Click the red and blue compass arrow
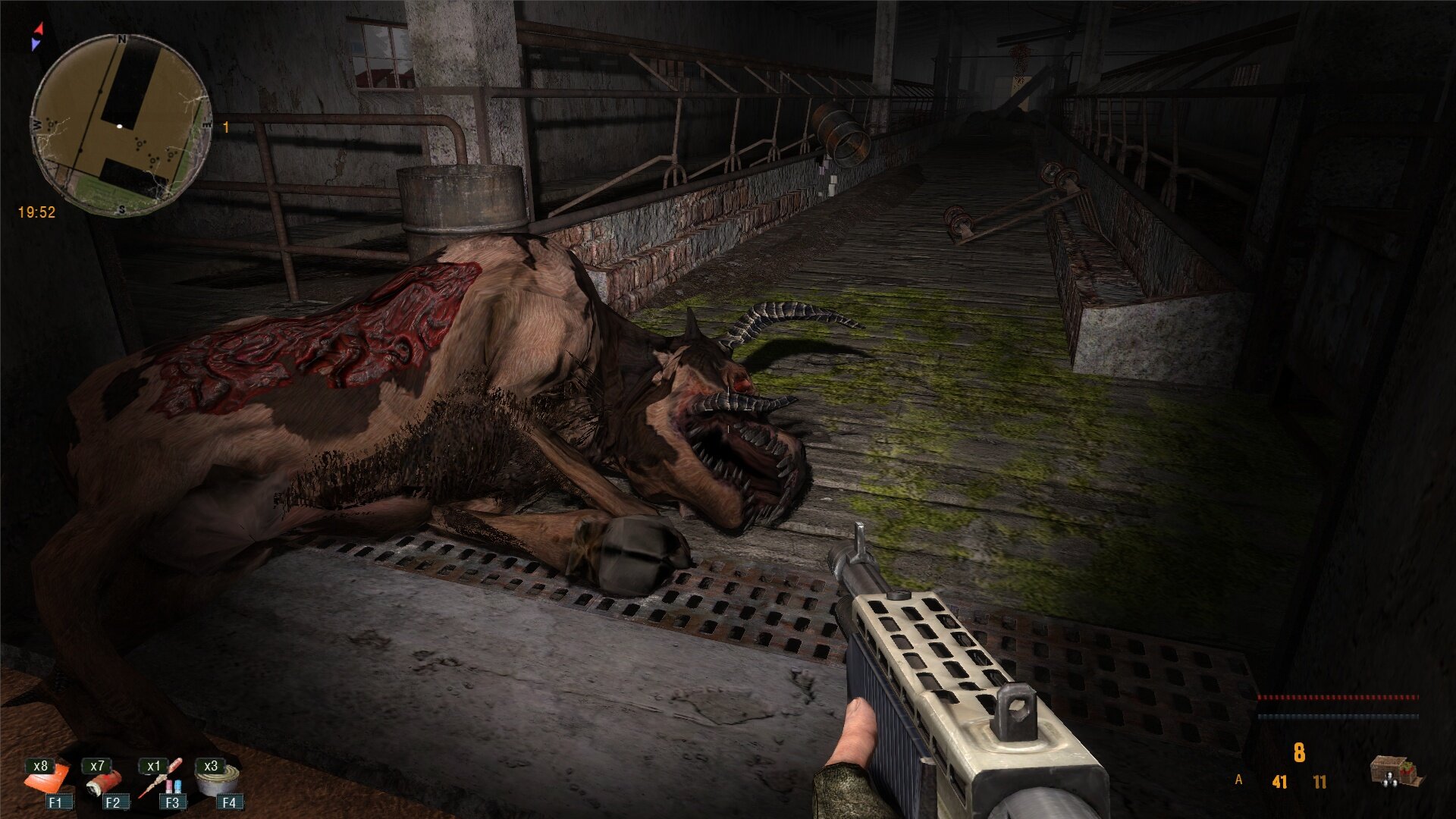This screenshot has width=1456, height=819. click(37, 36)
